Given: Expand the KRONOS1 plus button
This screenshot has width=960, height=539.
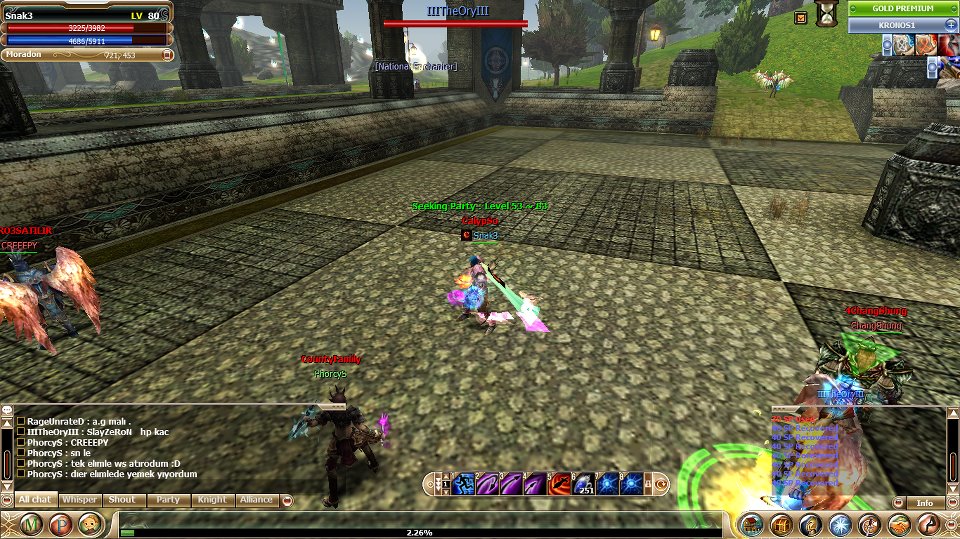Looking at the screenshot, I should coord(950,25).
